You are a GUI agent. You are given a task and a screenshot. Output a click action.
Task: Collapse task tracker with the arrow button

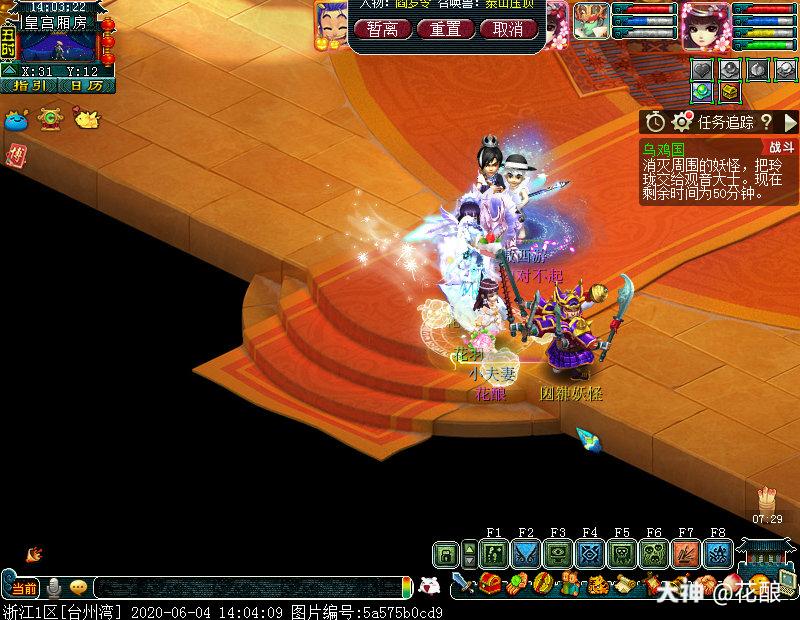tap(788, 122)
